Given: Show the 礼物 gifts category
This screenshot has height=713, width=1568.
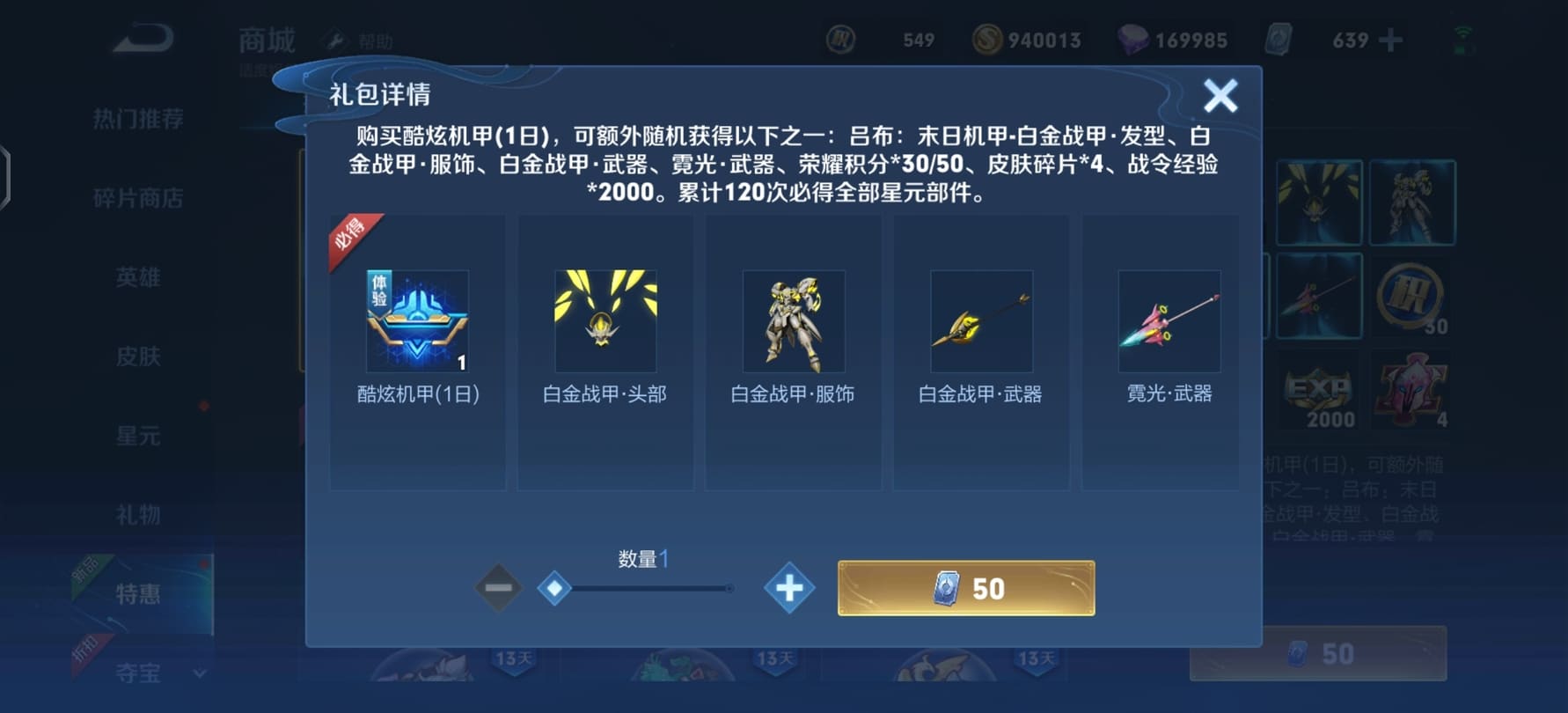Looking at the screenshot, I should 138,515.
